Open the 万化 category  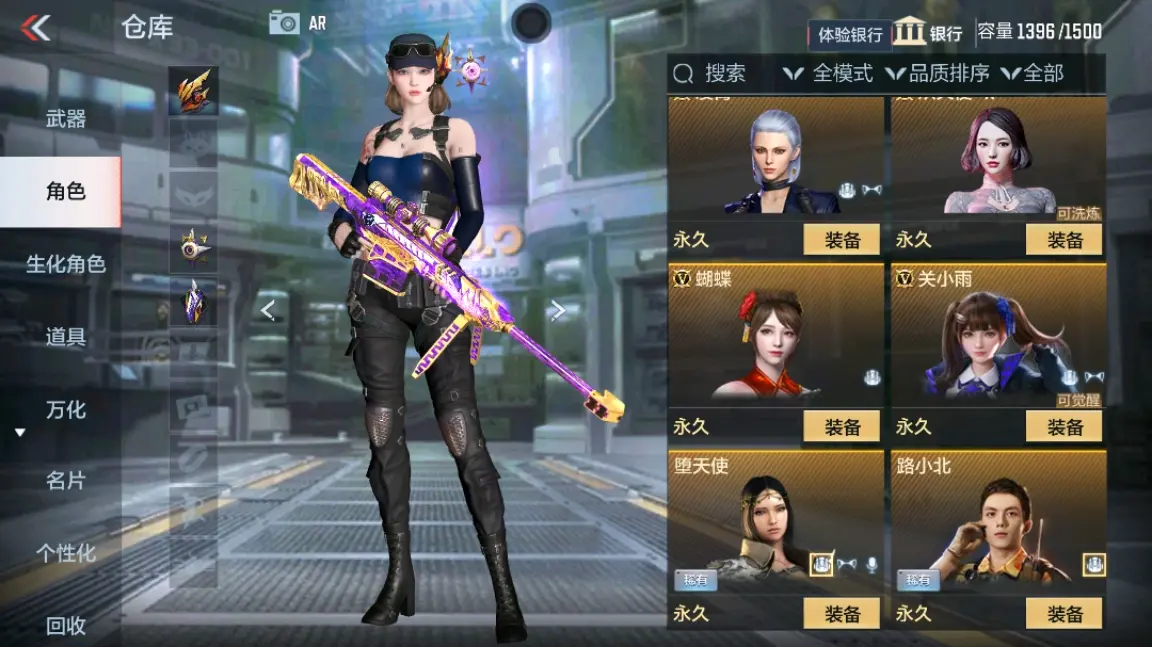[66, 410]
